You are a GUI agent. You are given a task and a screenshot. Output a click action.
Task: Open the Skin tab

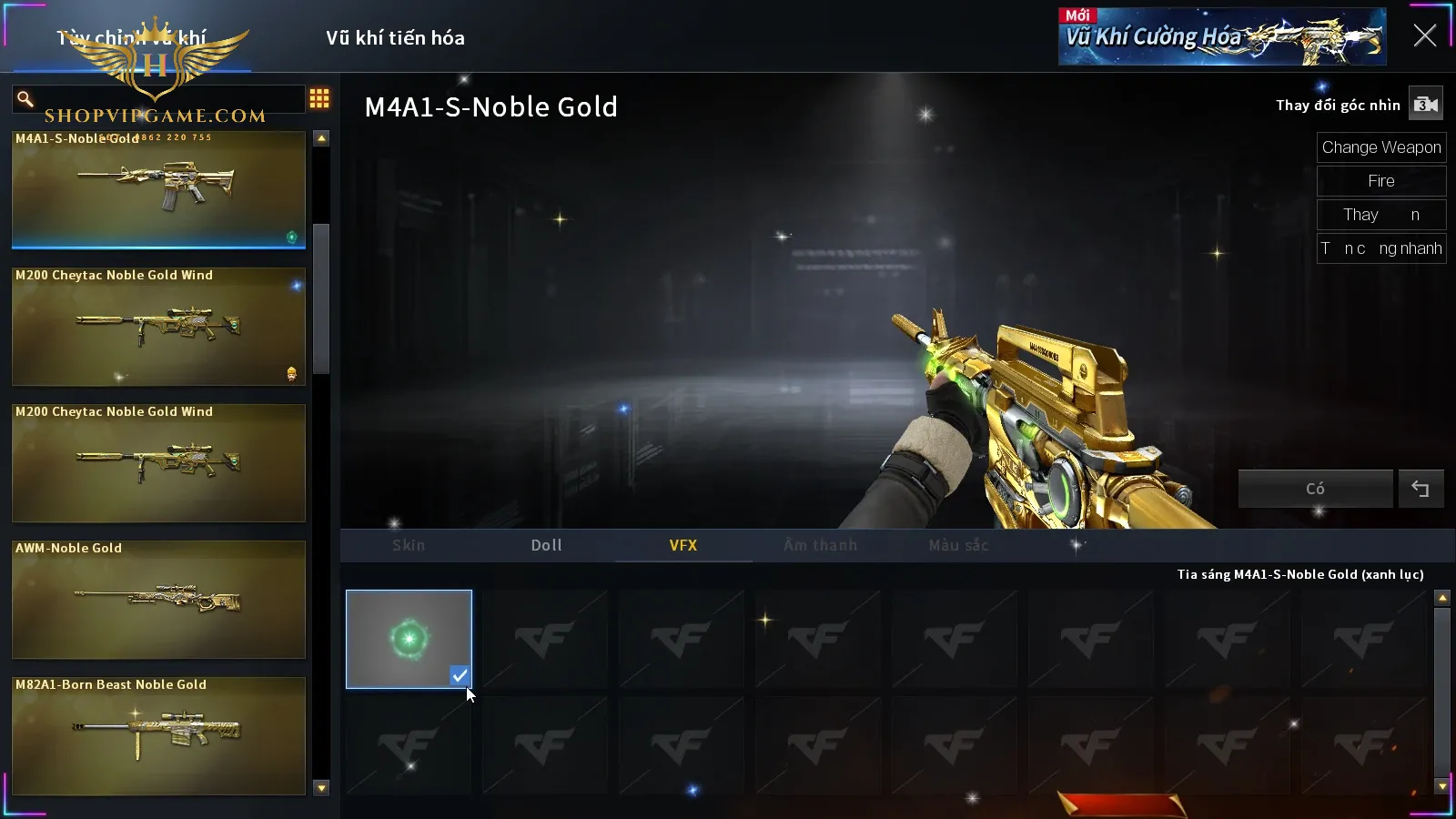point(409,545)
